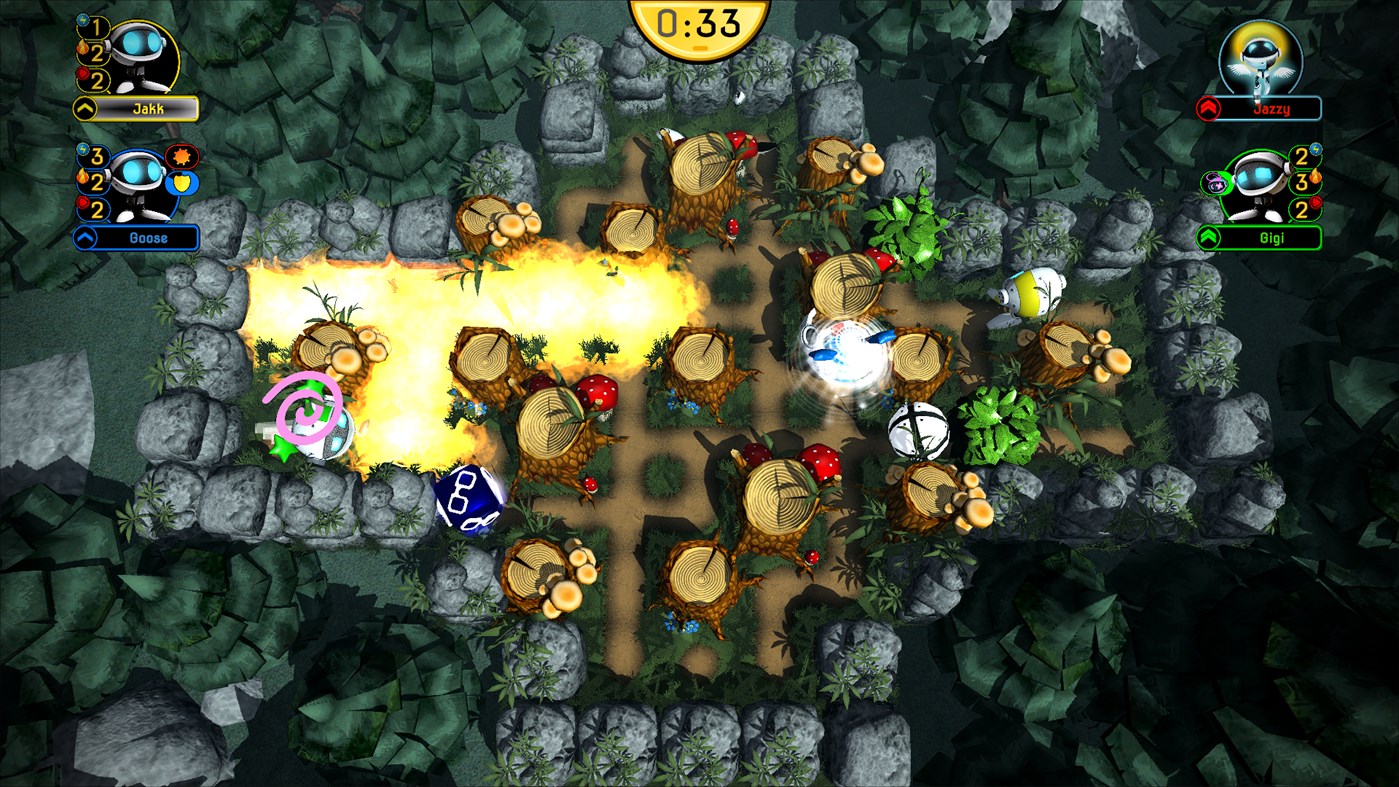Toggle the blue chevron beside Goose's name
1399x787 pixels.
point(83,235)
